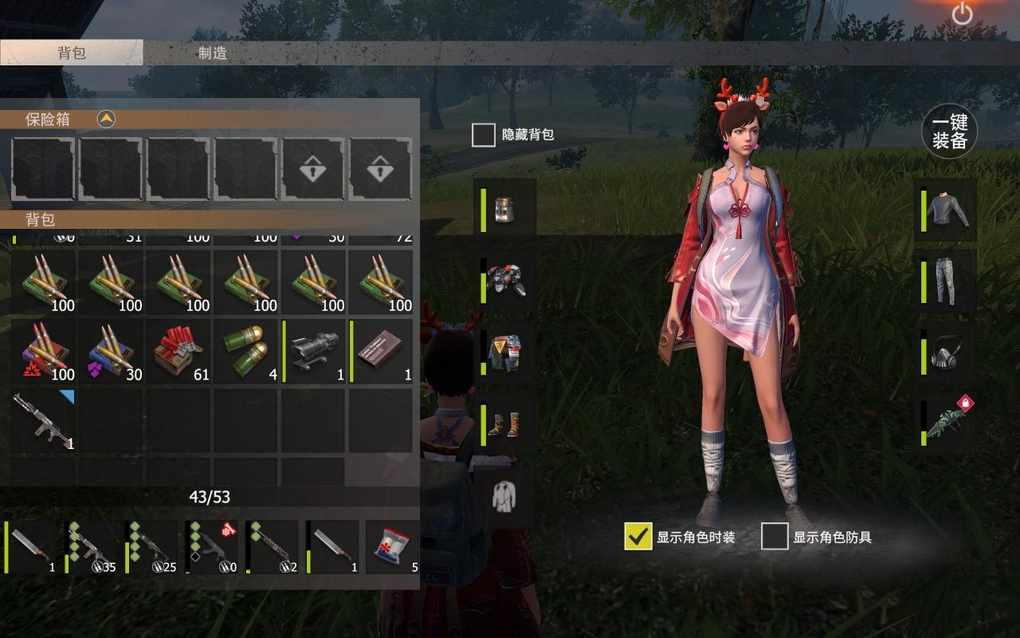Select the red snack bag hotbar item
1020x638 pixels.
[392, 546]
